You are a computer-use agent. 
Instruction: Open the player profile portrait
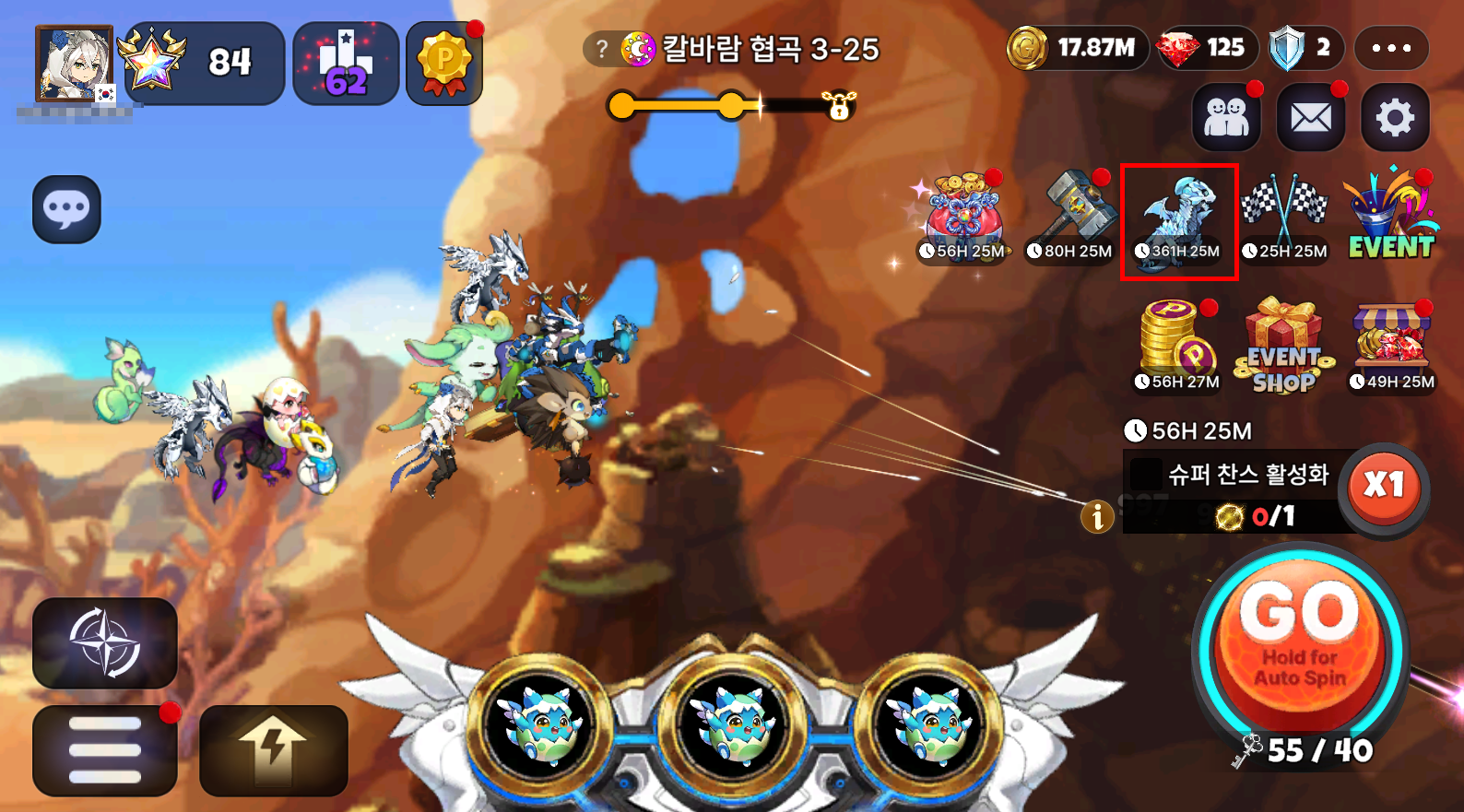[74, 64]
